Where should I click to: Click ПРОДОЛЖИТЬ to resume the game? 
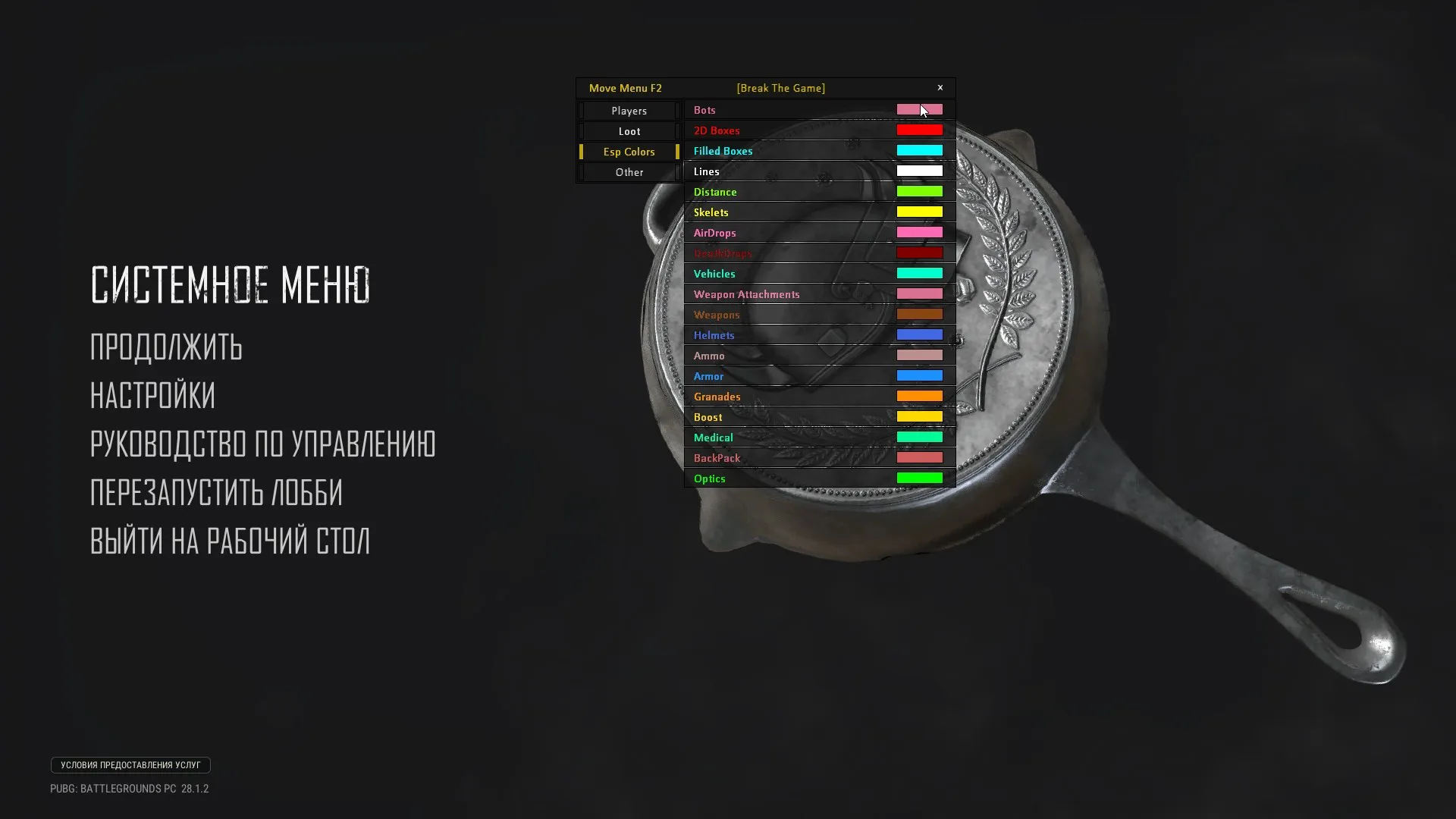[166, 348]
